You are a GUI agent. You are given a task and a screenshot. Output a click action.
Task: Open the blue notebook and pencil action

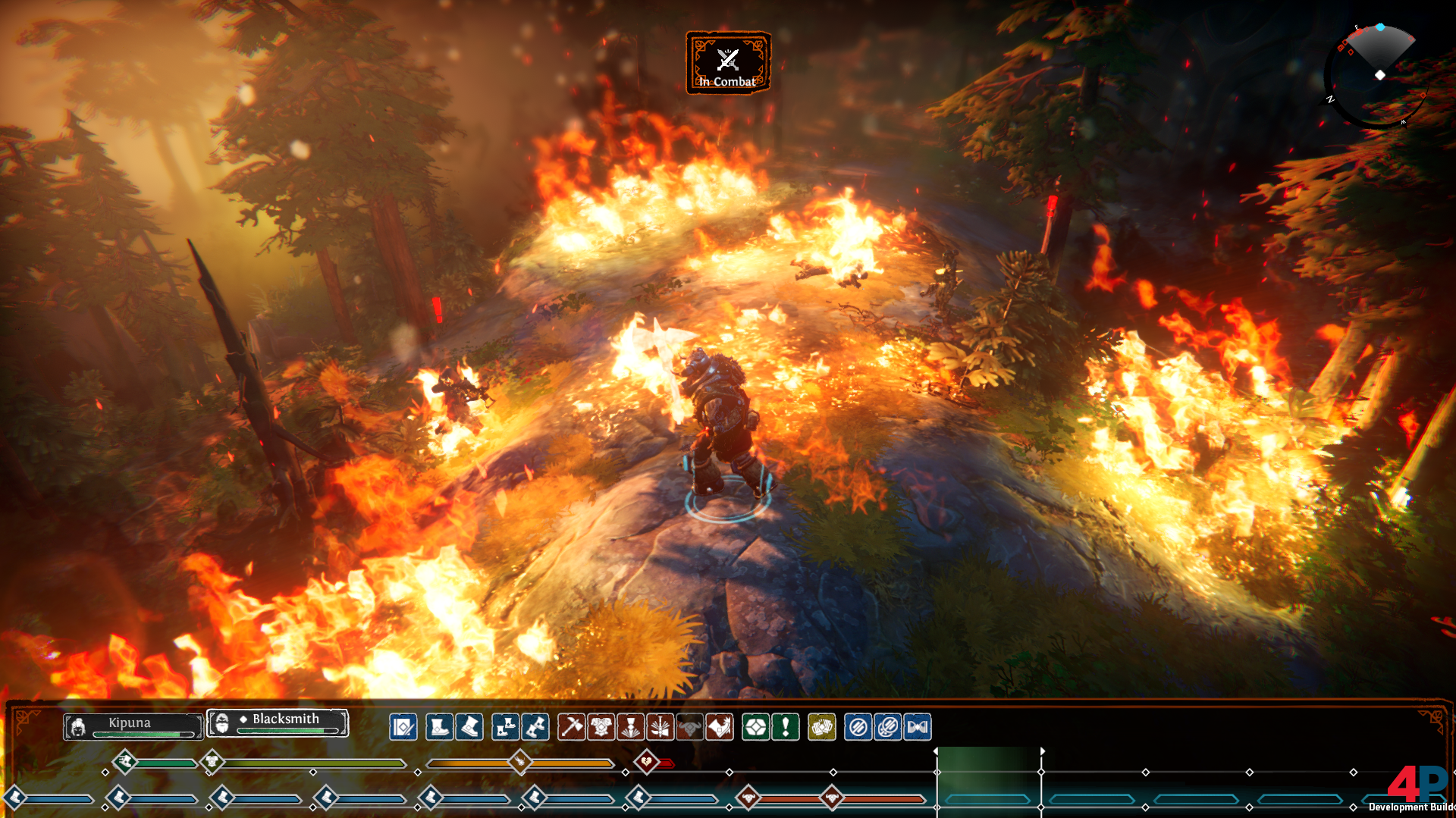tap(403, 727)
